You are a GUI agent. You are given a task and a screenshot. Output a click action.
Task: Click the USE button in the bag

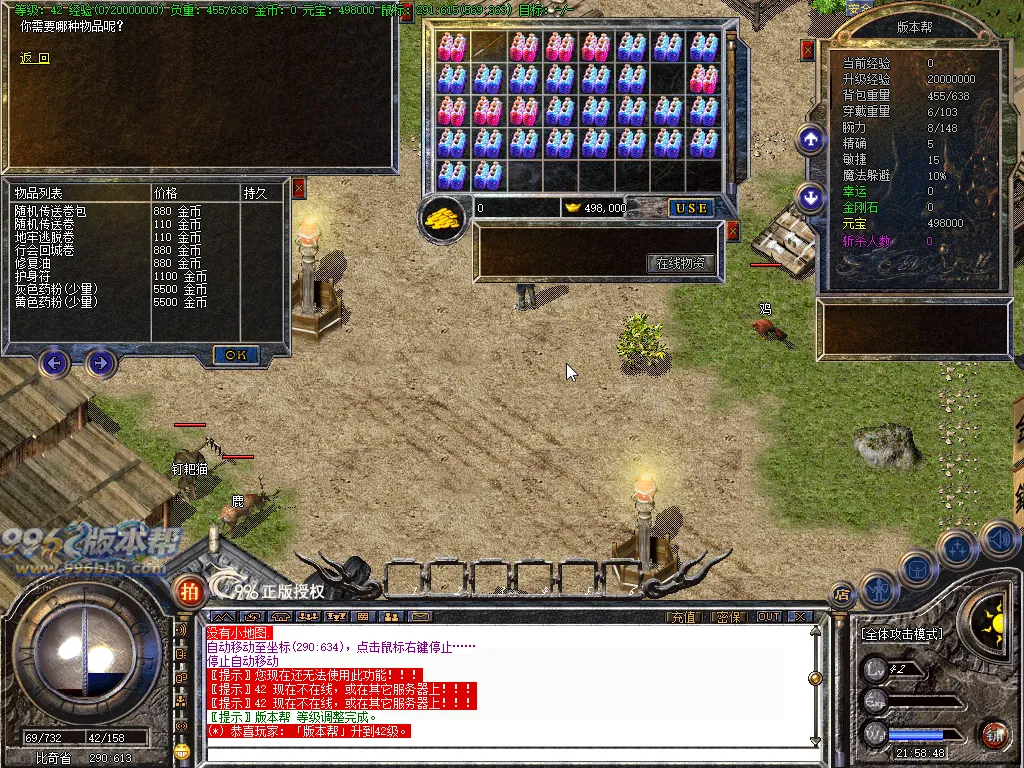pos(691,208)
